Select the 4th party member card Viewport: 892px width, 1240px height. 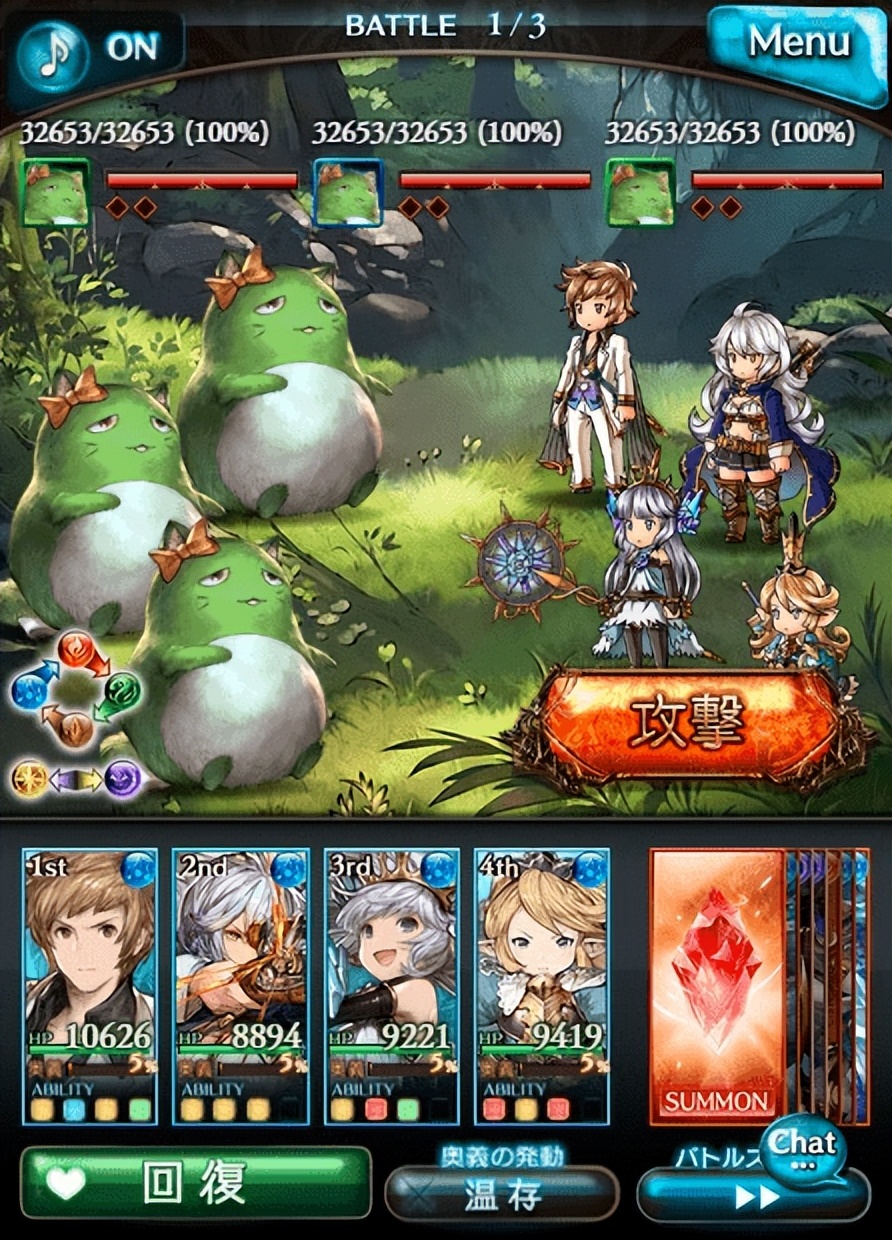(541, 985)
